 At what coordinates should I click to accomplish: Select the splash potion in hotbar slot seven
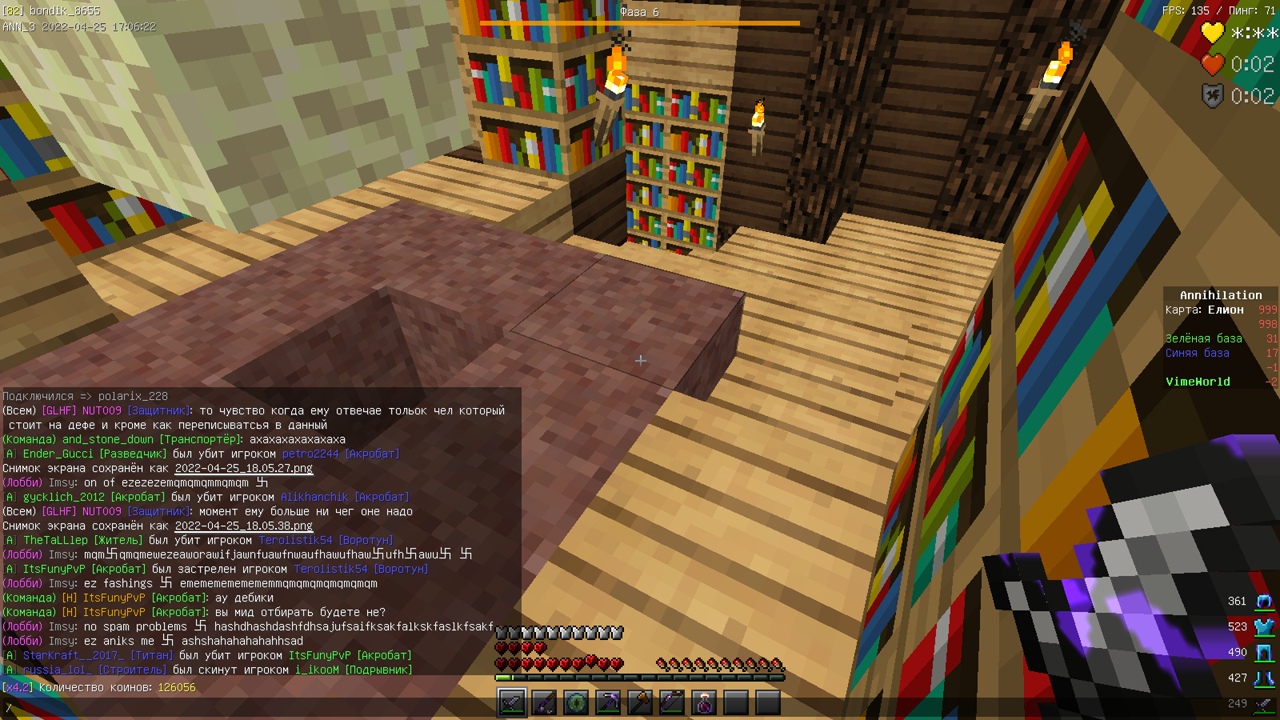tap(704, 703)
